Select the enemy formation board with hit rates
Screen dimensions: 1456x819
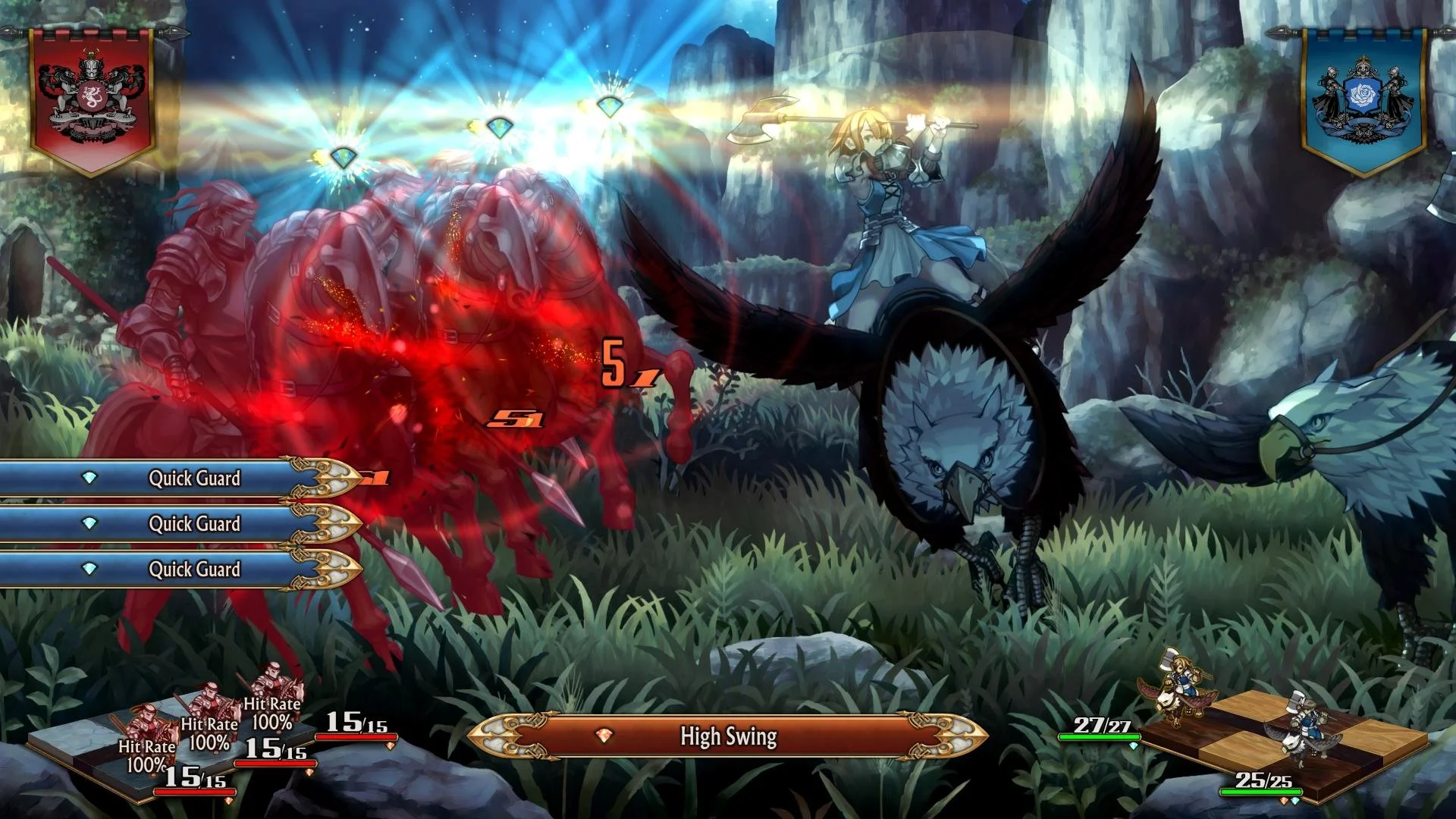tap(174, 751)
